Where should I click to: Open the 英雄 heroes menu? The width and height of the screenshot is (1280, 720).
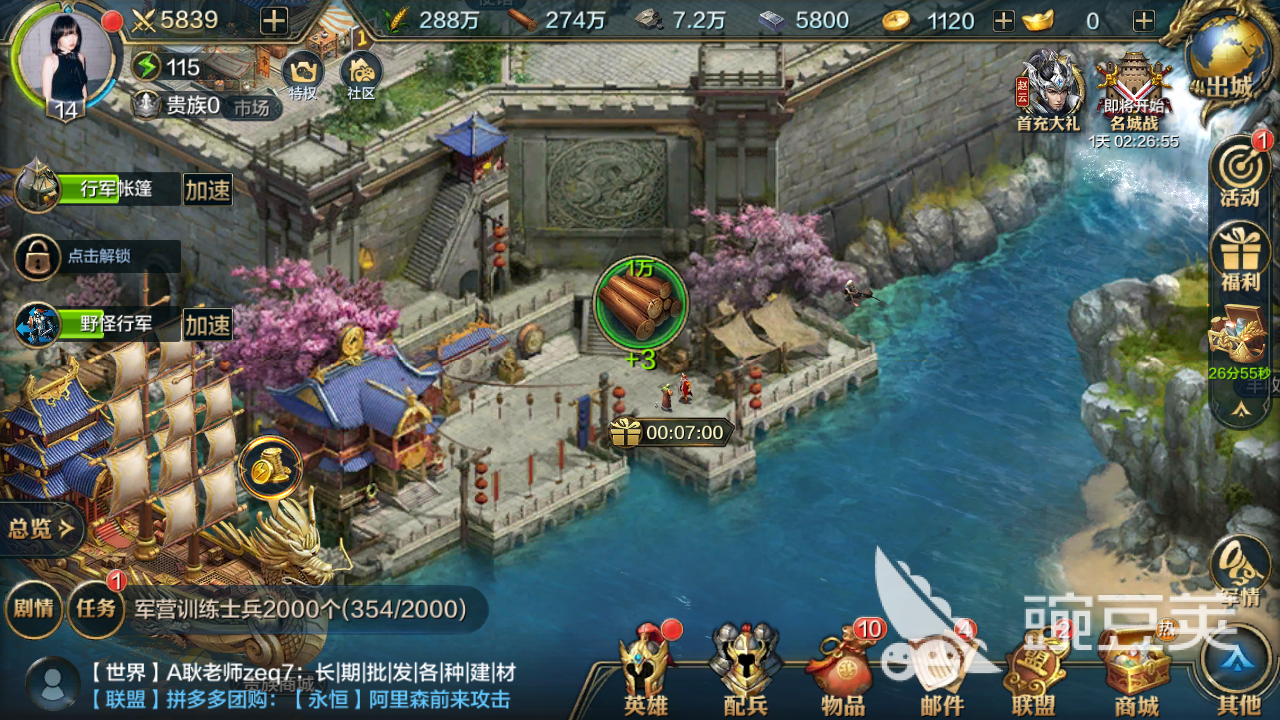tap(645, 670)
